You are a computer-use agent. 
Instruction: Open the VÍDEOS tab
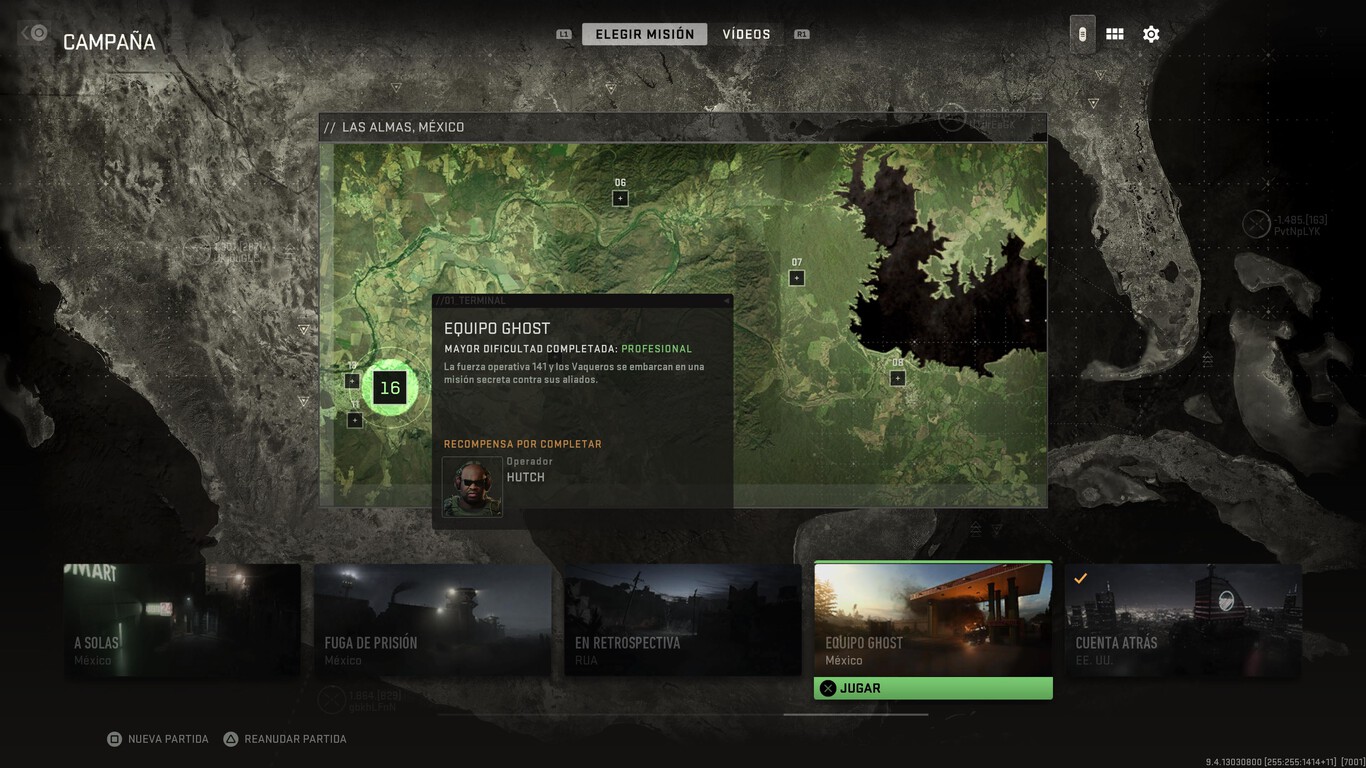(x=746, y=33)
